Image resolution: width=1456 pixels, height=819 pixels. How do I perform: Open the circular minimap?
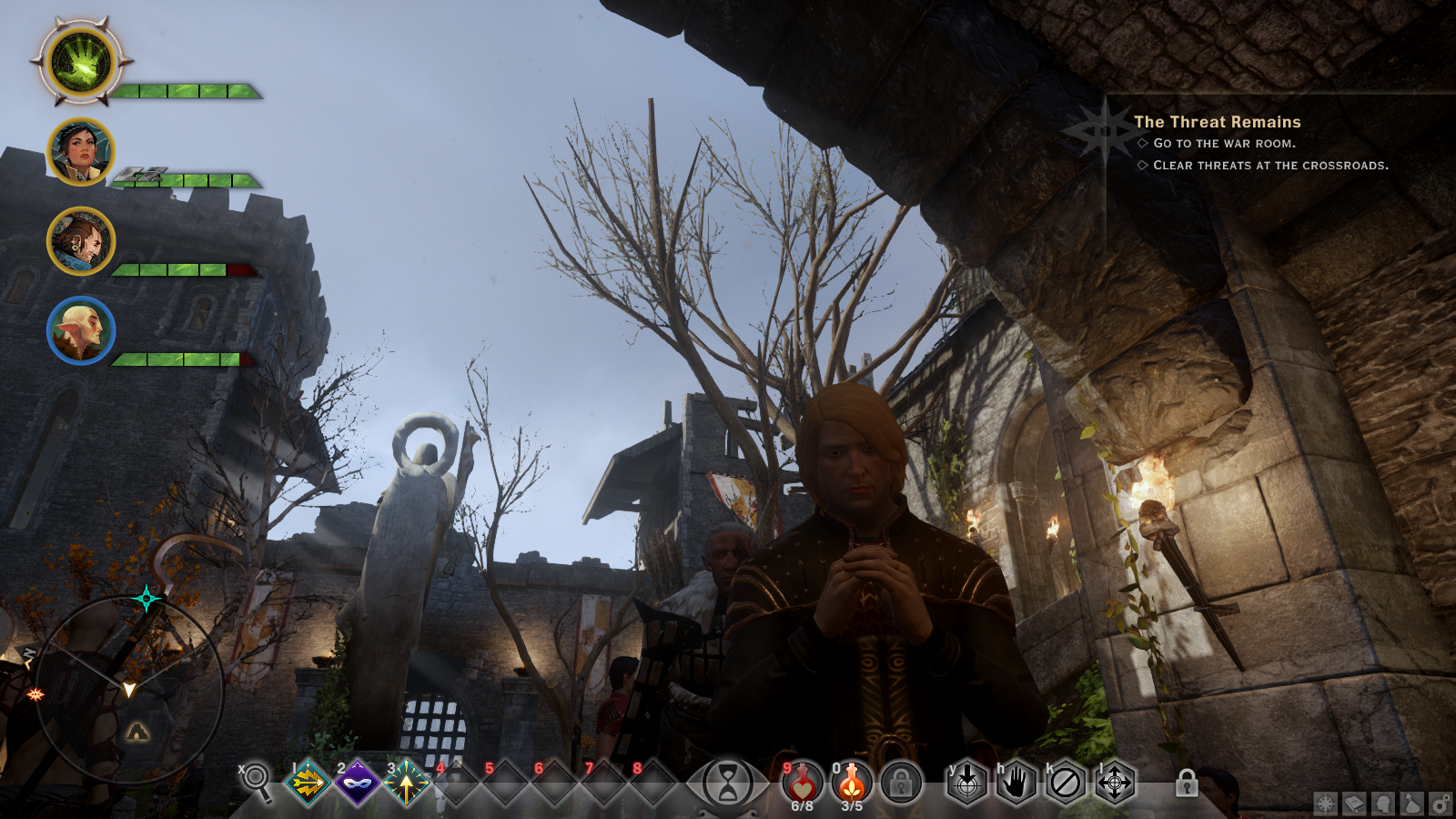(x=128, y=689)
